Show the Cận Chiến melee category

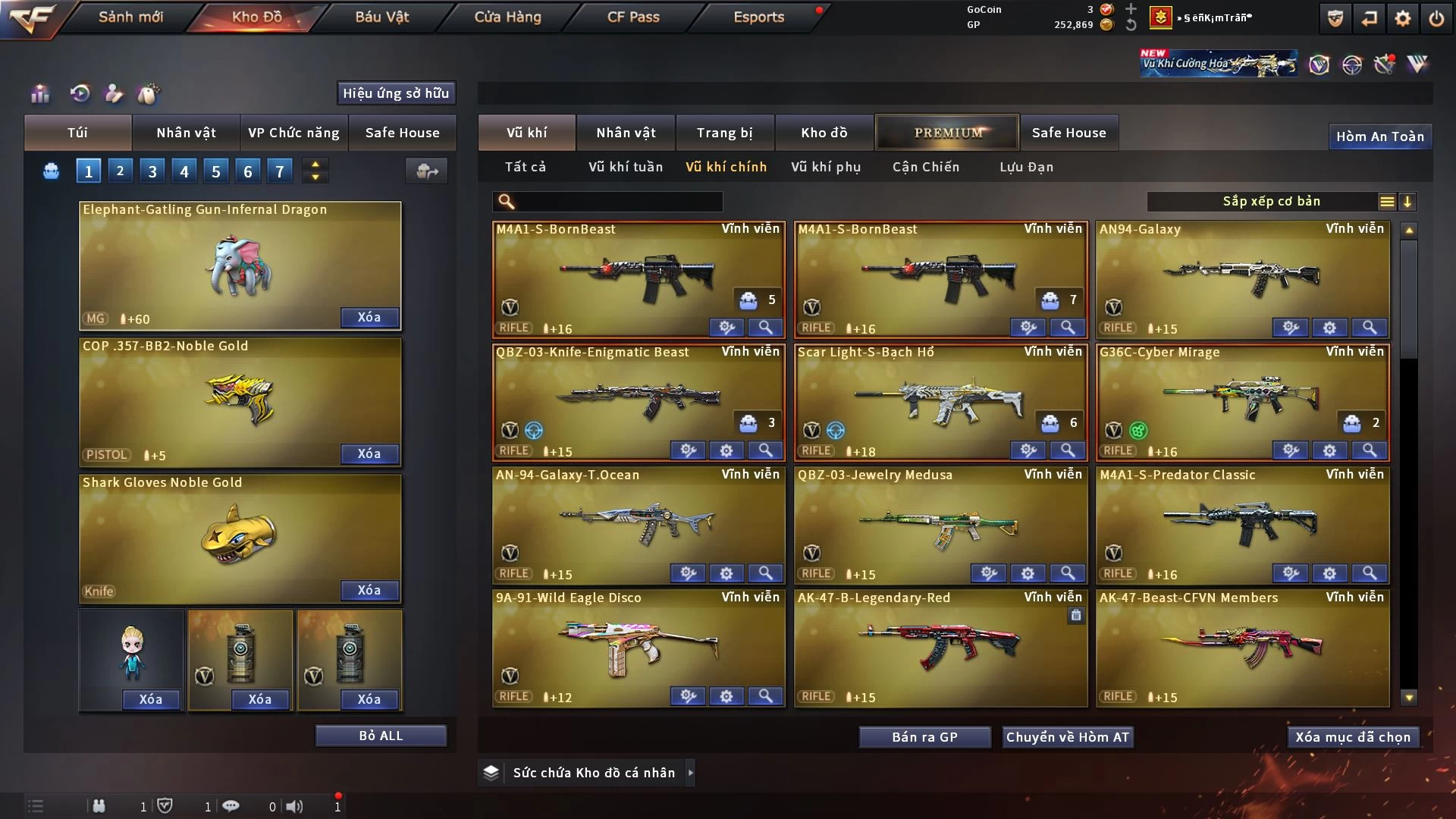click(925, 167)
